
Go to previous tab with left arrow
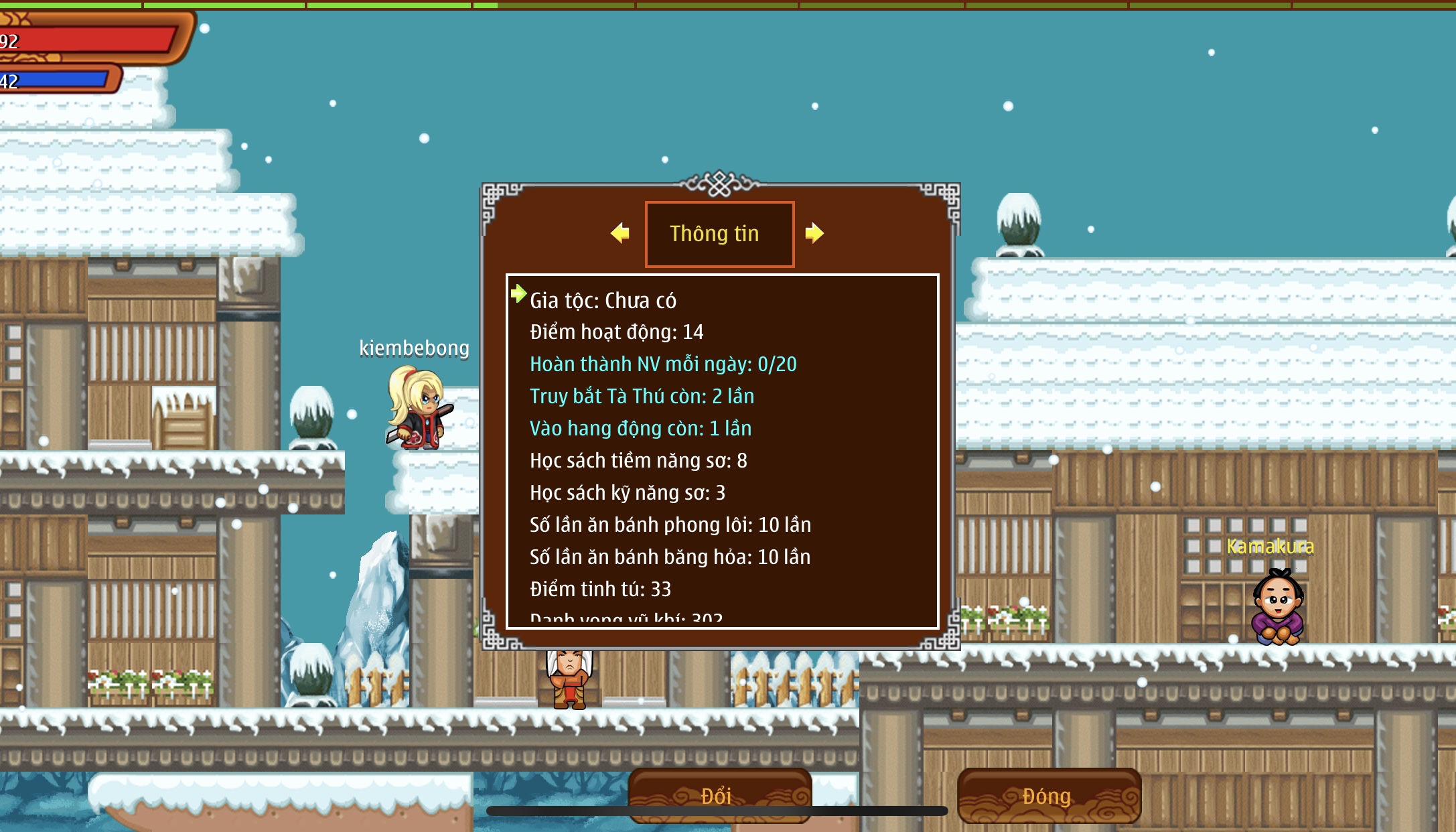point(620,233)
